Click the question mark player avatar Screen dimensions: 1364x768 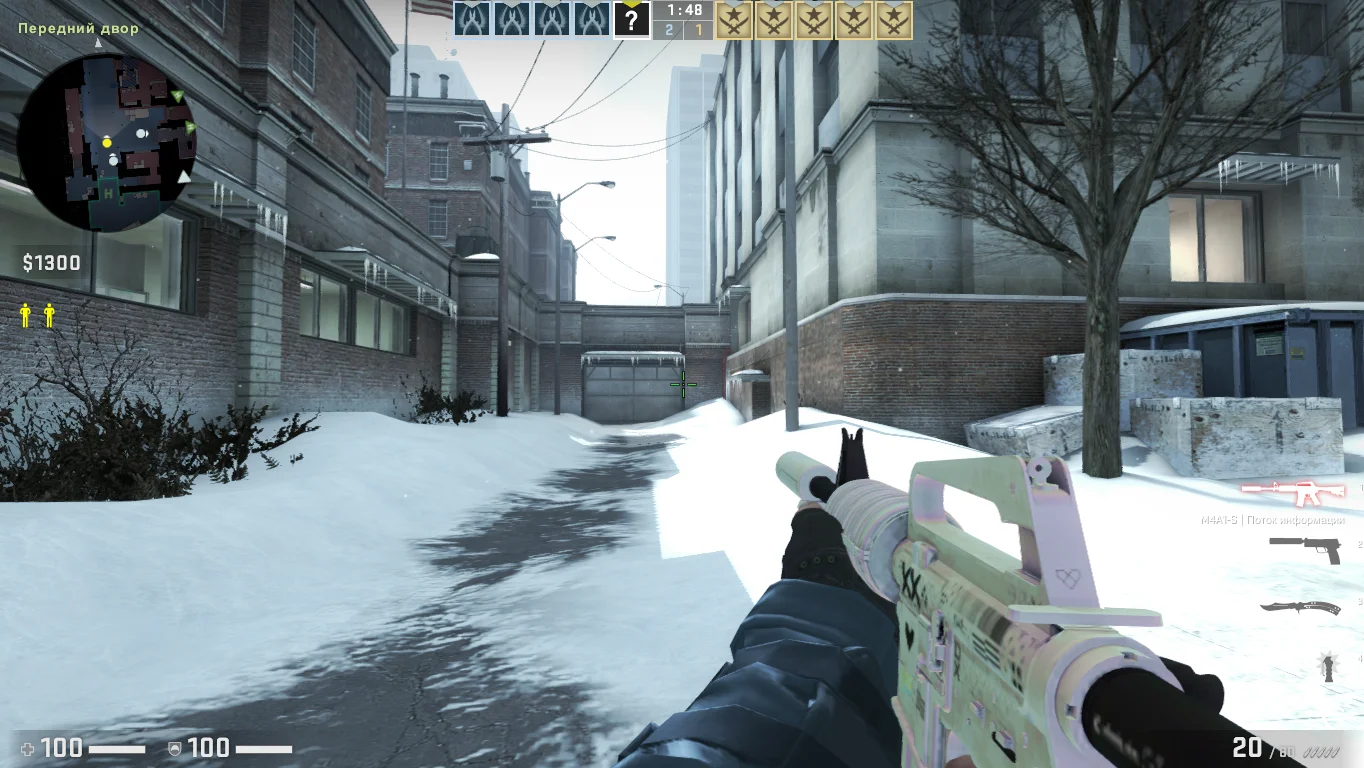click(x=631, y=19)
